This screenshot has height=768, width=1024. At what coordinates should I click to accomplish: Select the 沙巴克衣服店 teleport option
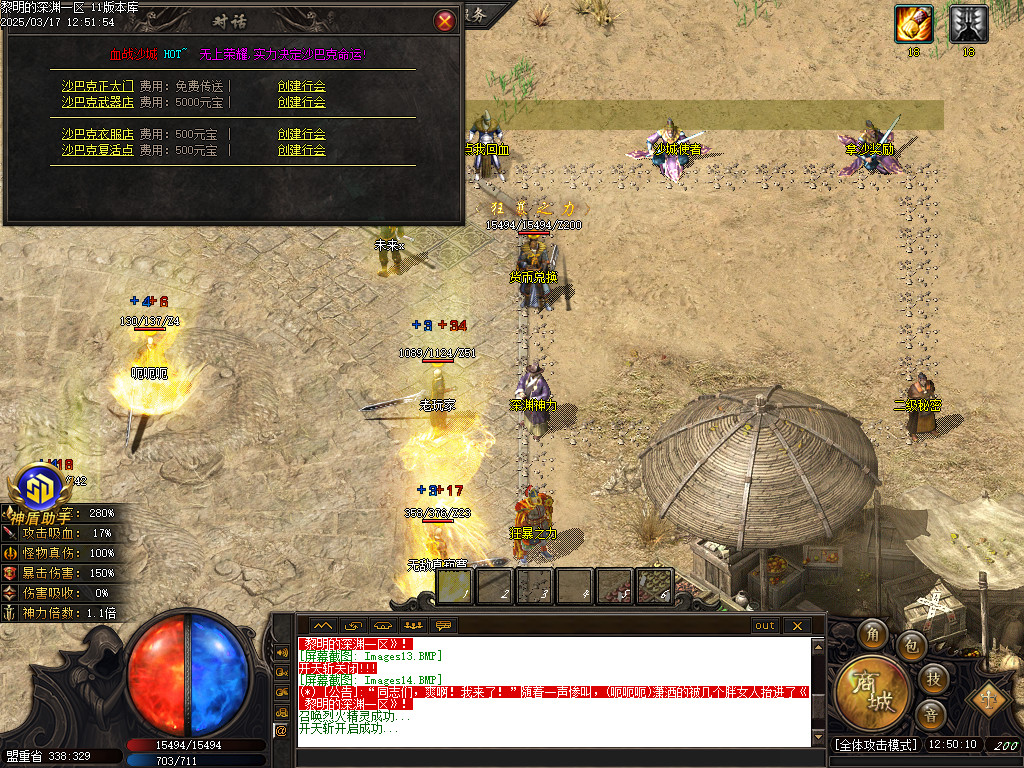click(x=97, y=134)
